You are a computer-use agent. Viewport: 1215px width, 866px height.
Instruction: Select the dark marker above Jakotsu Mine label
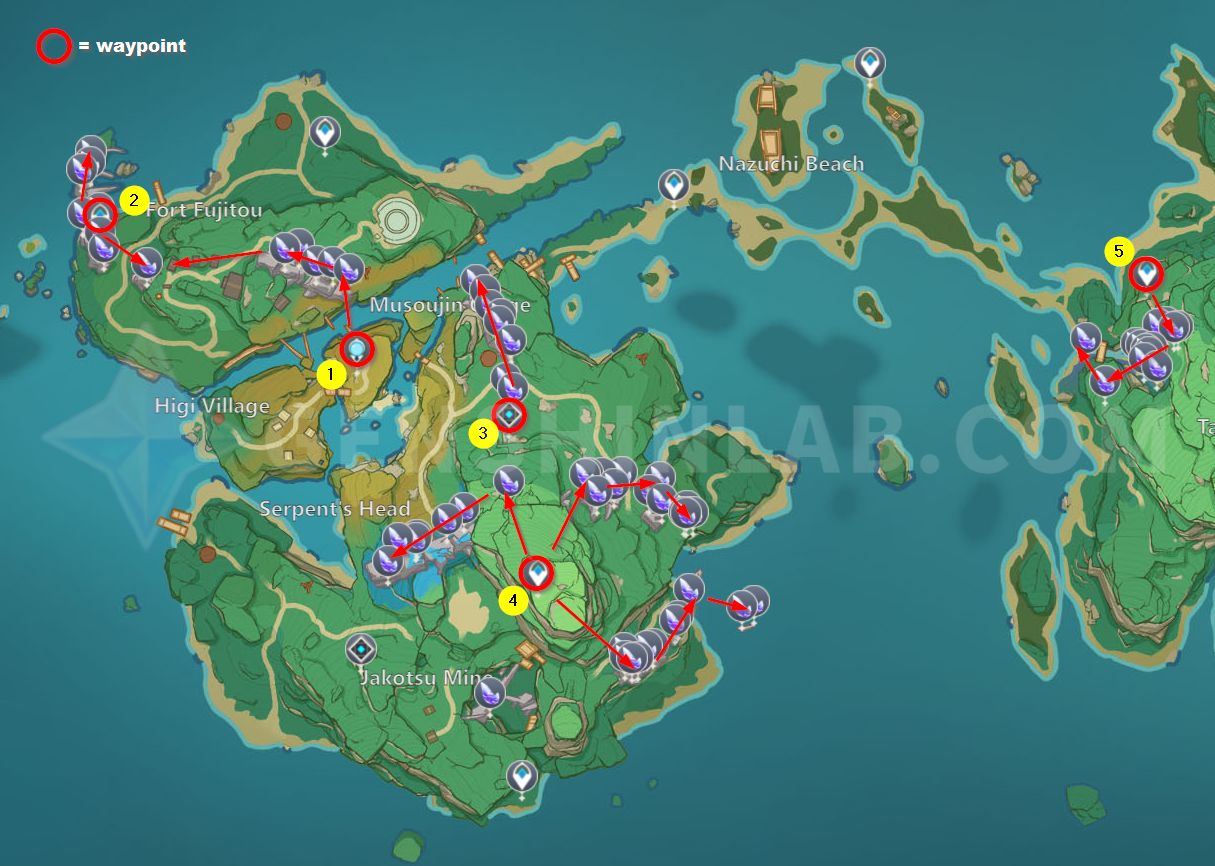(x=361, y=649)
